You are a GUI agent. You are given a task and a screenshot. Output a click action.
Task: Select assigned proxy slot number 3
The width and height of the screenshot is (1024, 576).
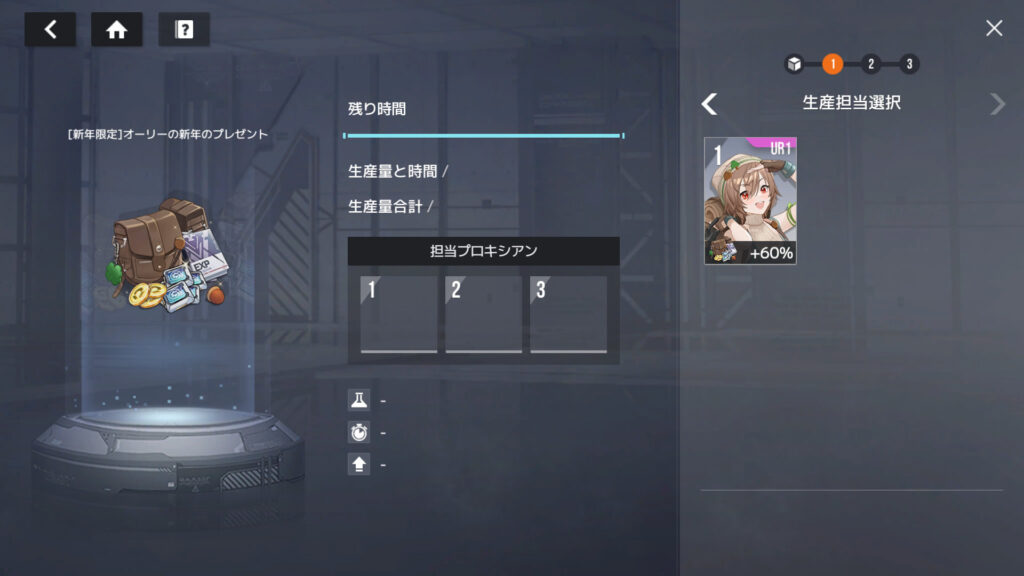point(568,314)
